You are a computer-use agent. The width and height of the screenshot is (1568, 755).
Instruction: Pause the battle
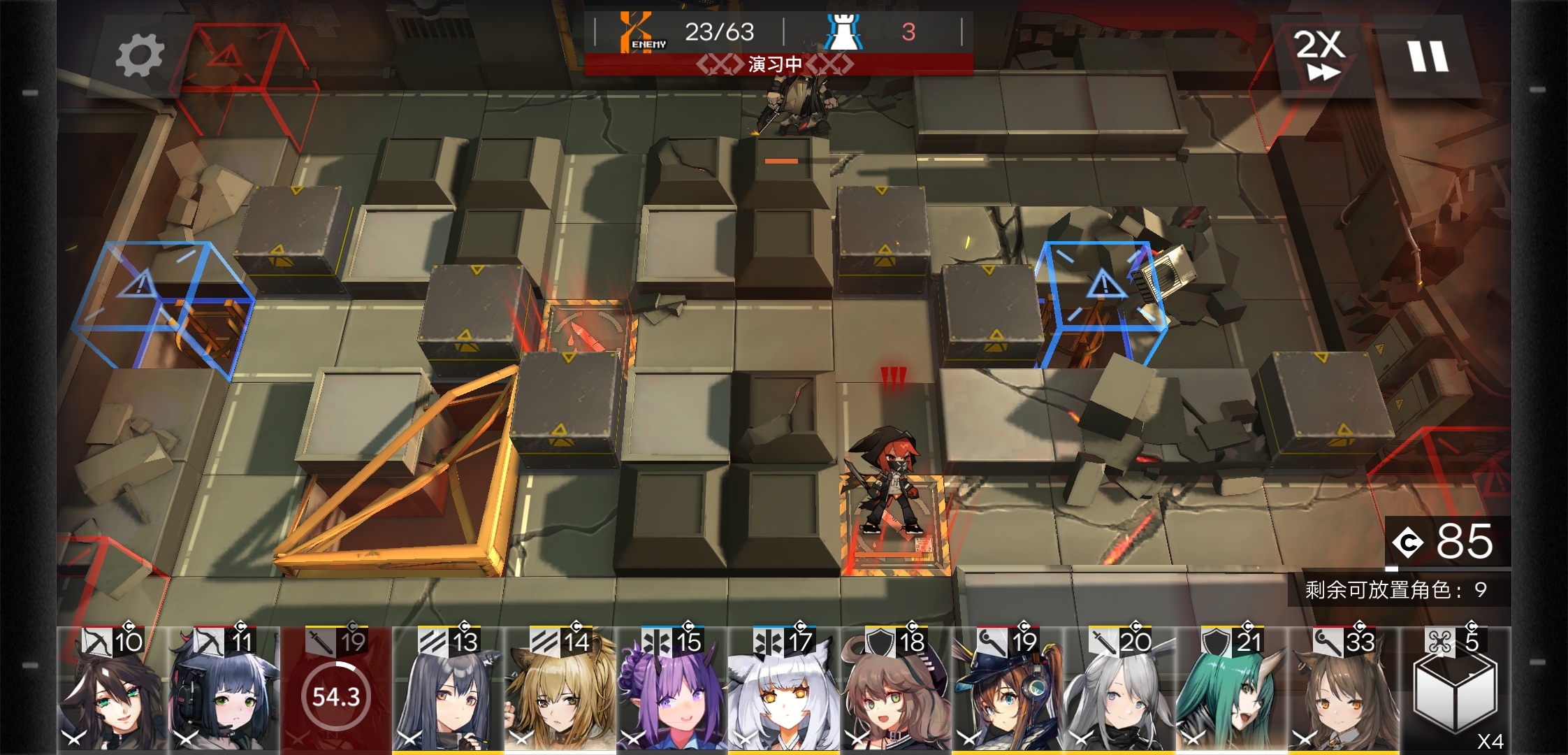(x=1428, y=56)
